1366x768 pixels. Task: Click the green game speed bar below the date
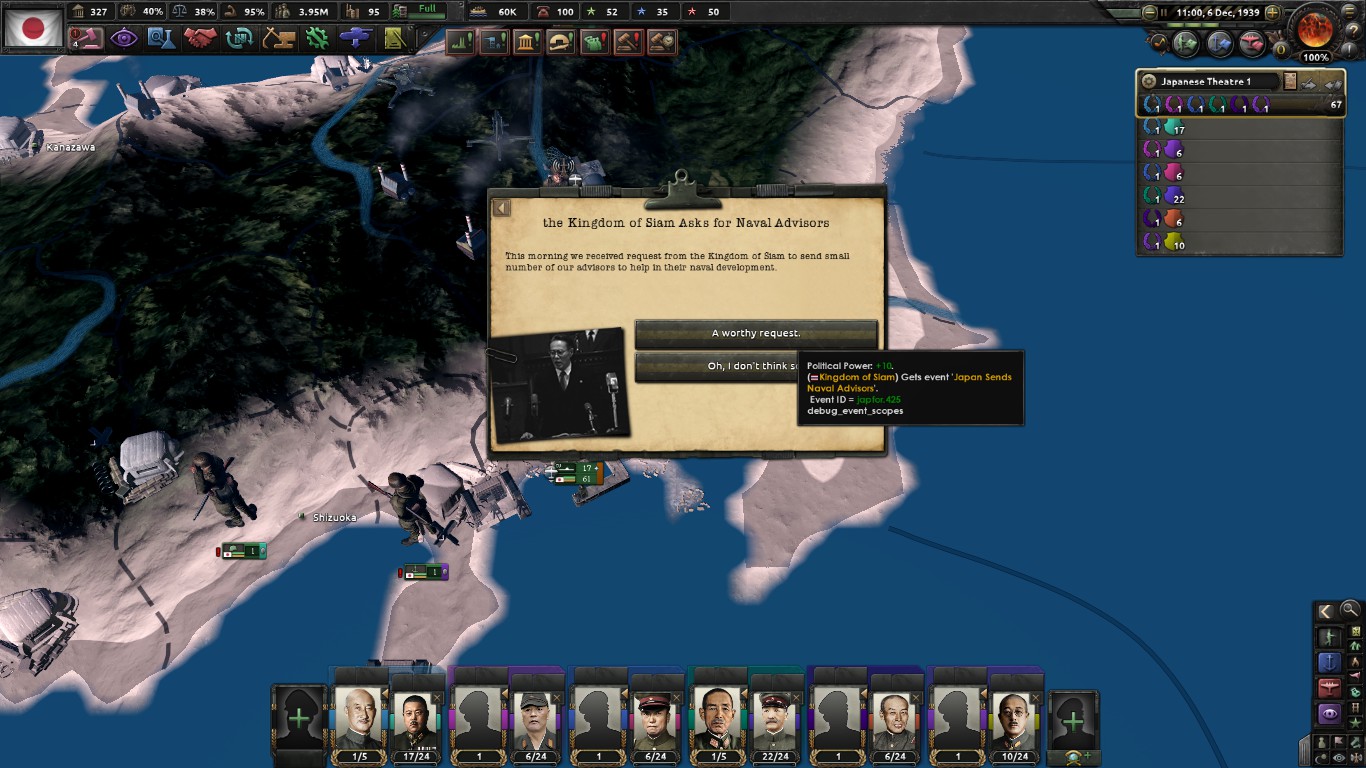[x=1195, y=25]
